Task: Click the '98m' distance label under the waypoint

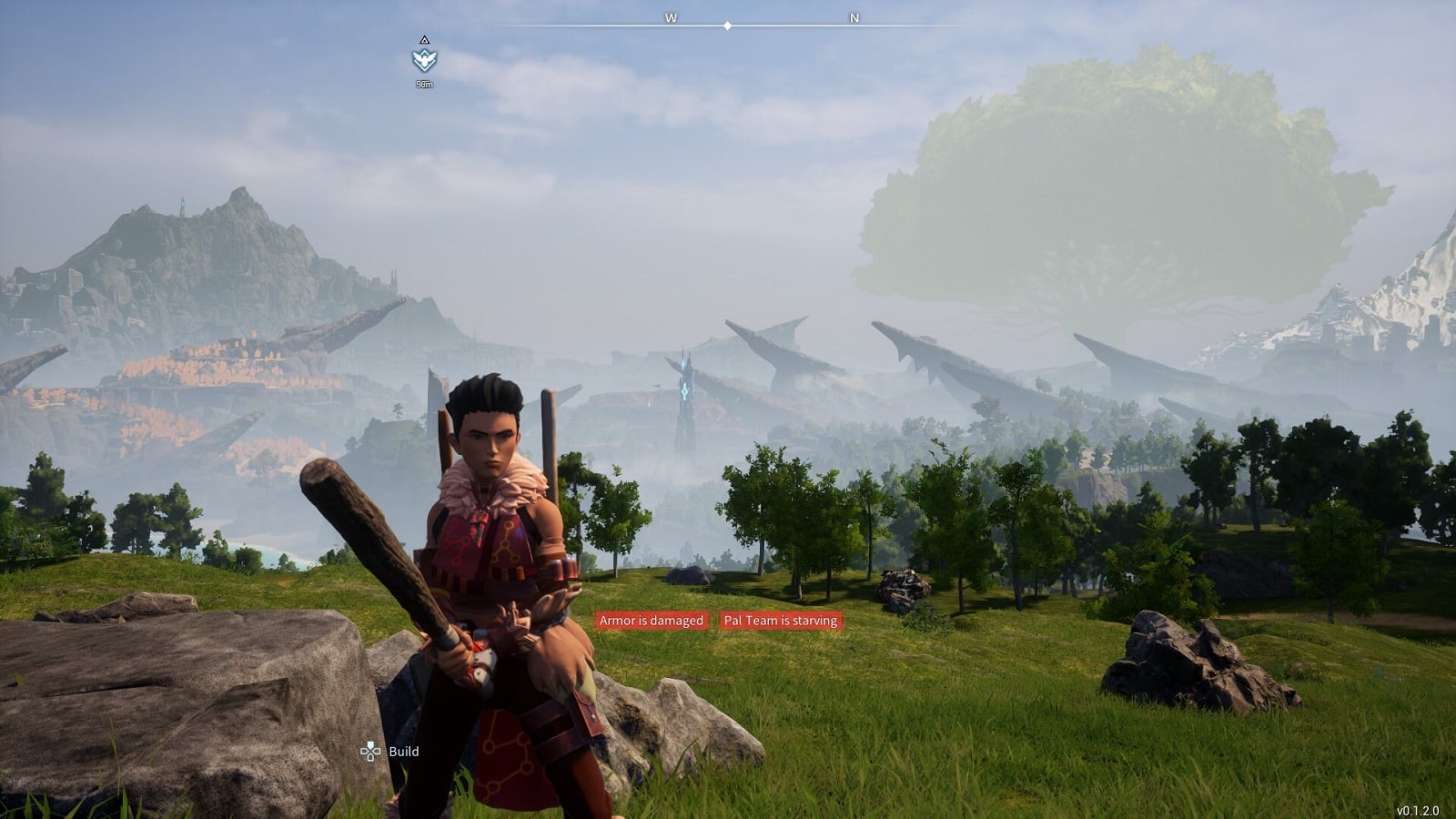Action: [422, 85]
